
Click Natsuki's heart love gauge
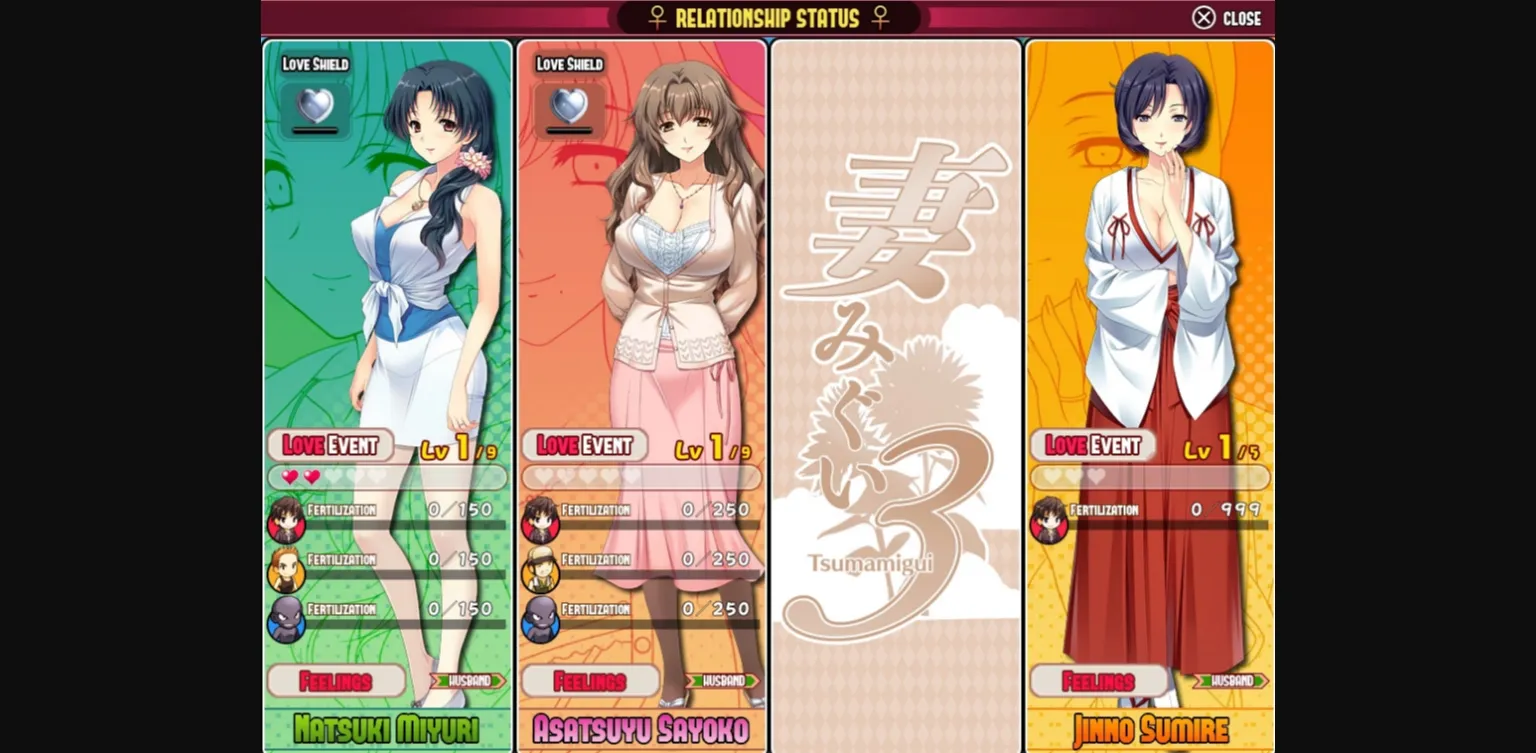click(x=386, y=477)
